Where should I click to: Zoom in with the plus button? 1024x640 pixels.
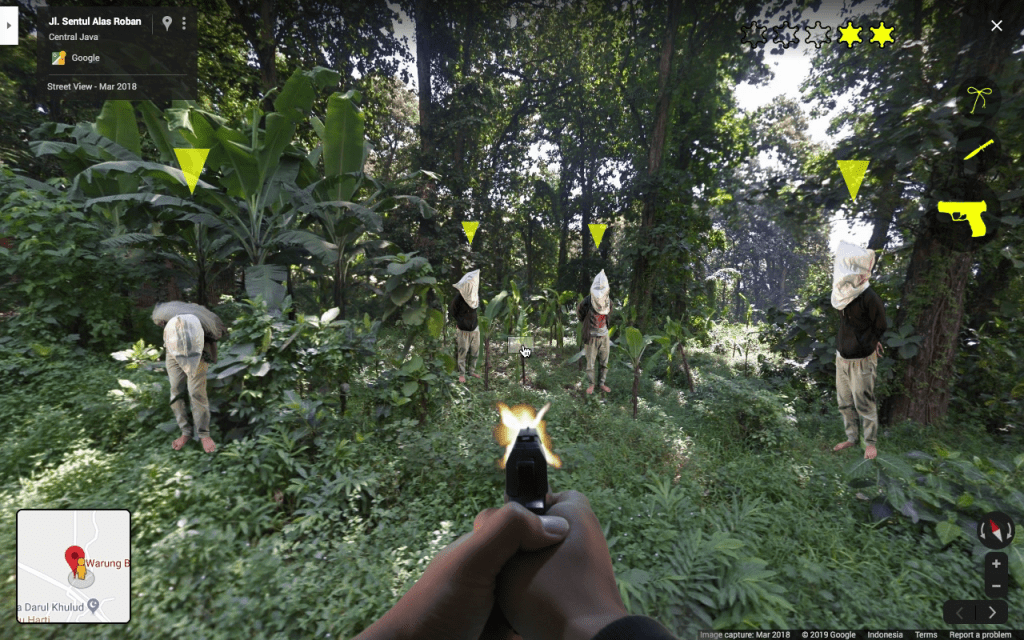[996, 564]
